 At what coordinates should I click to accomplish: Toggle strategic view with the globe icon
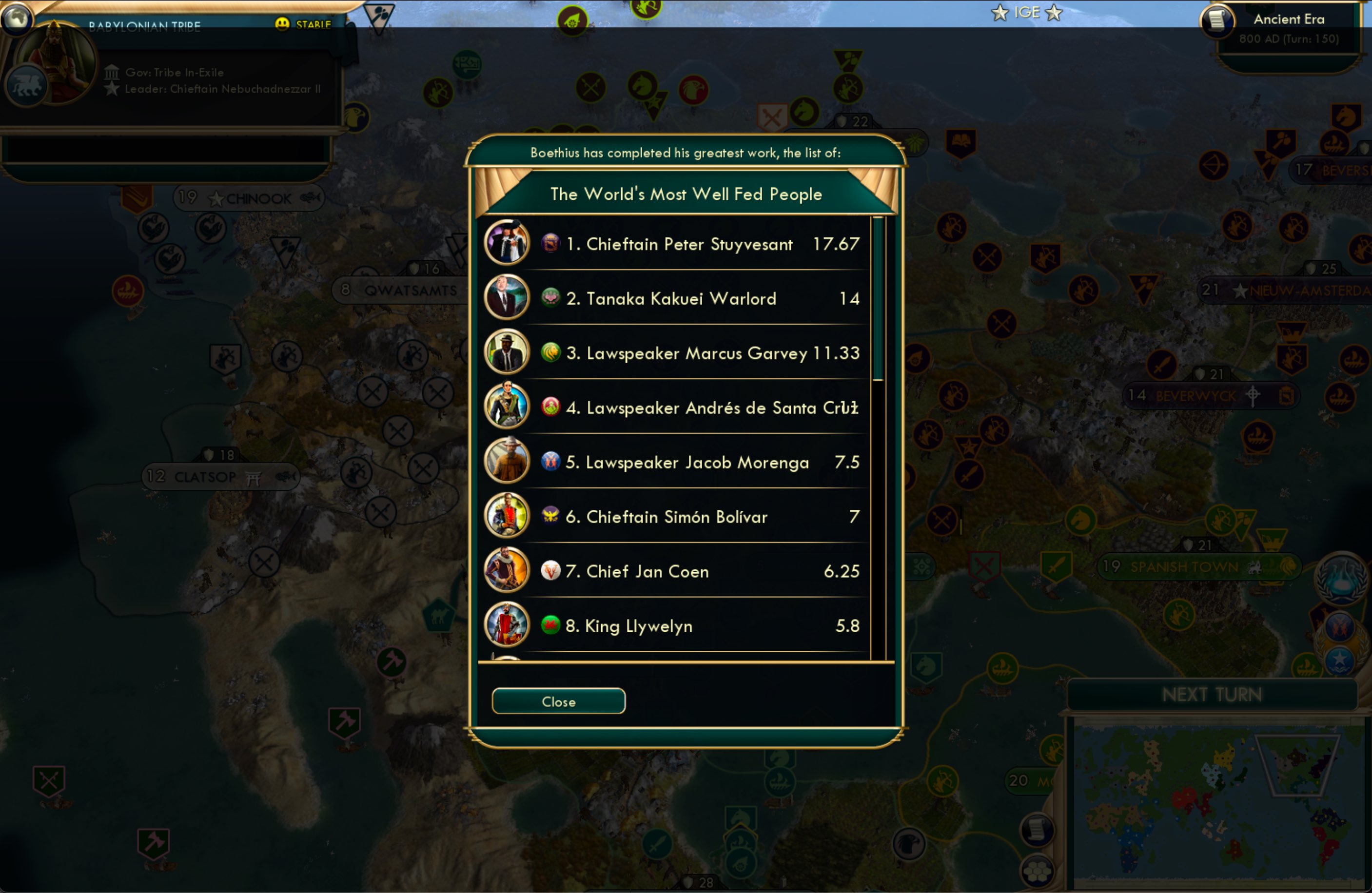17,19
